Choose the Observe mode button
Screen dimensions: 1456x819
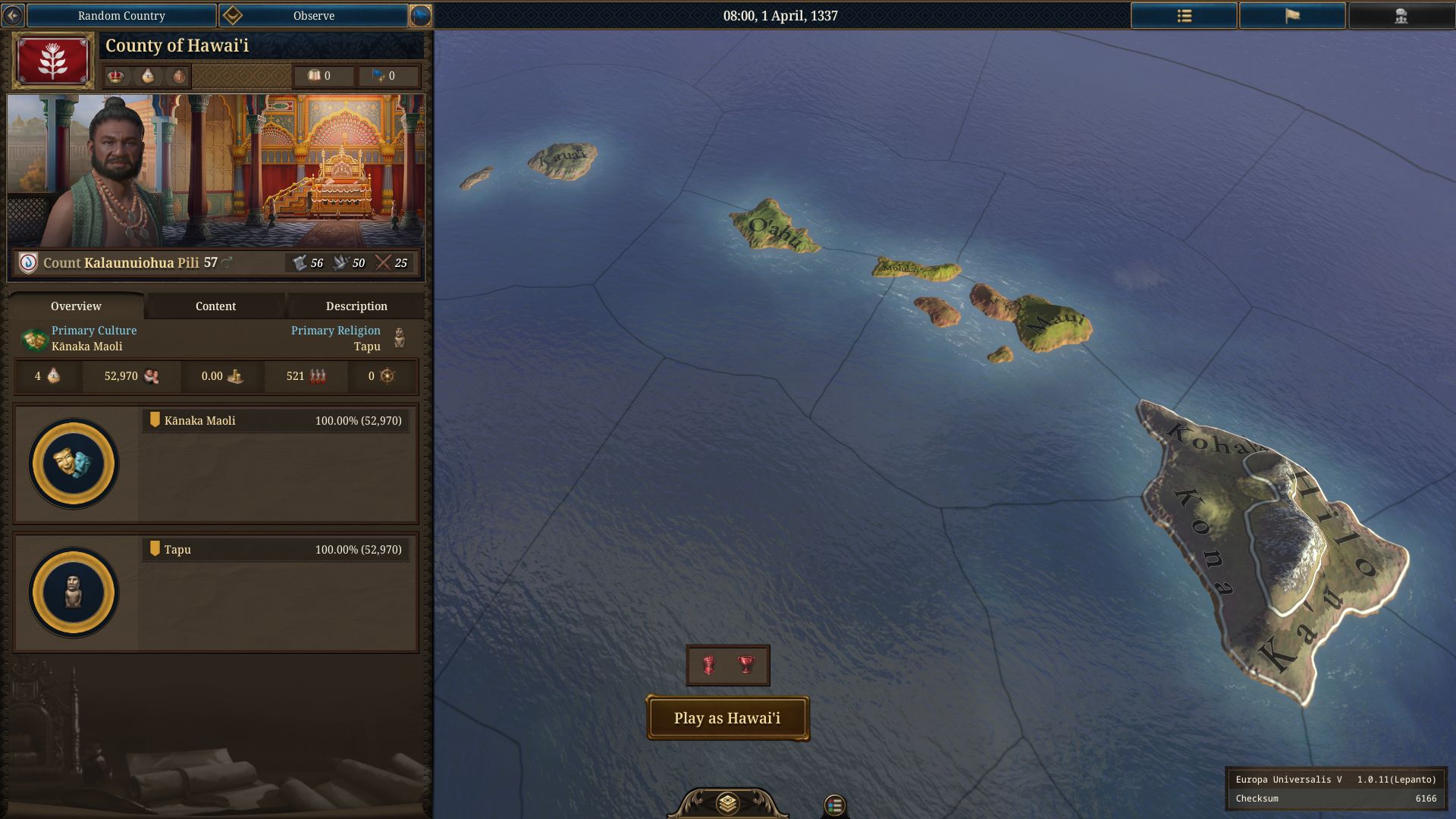click(313, 15)
